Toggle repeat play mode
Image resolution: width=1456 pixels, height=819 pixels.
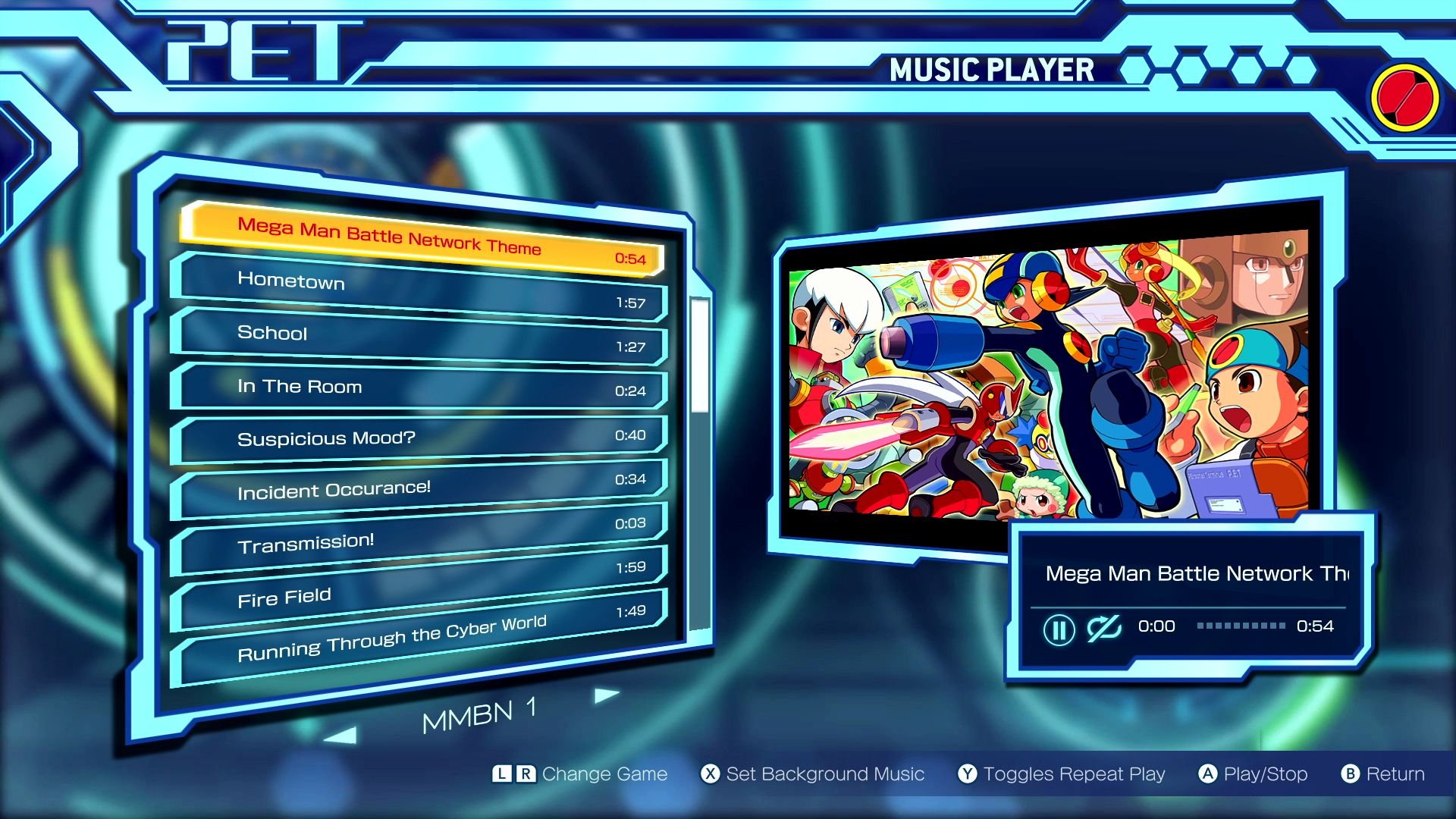pos(1074,774)
